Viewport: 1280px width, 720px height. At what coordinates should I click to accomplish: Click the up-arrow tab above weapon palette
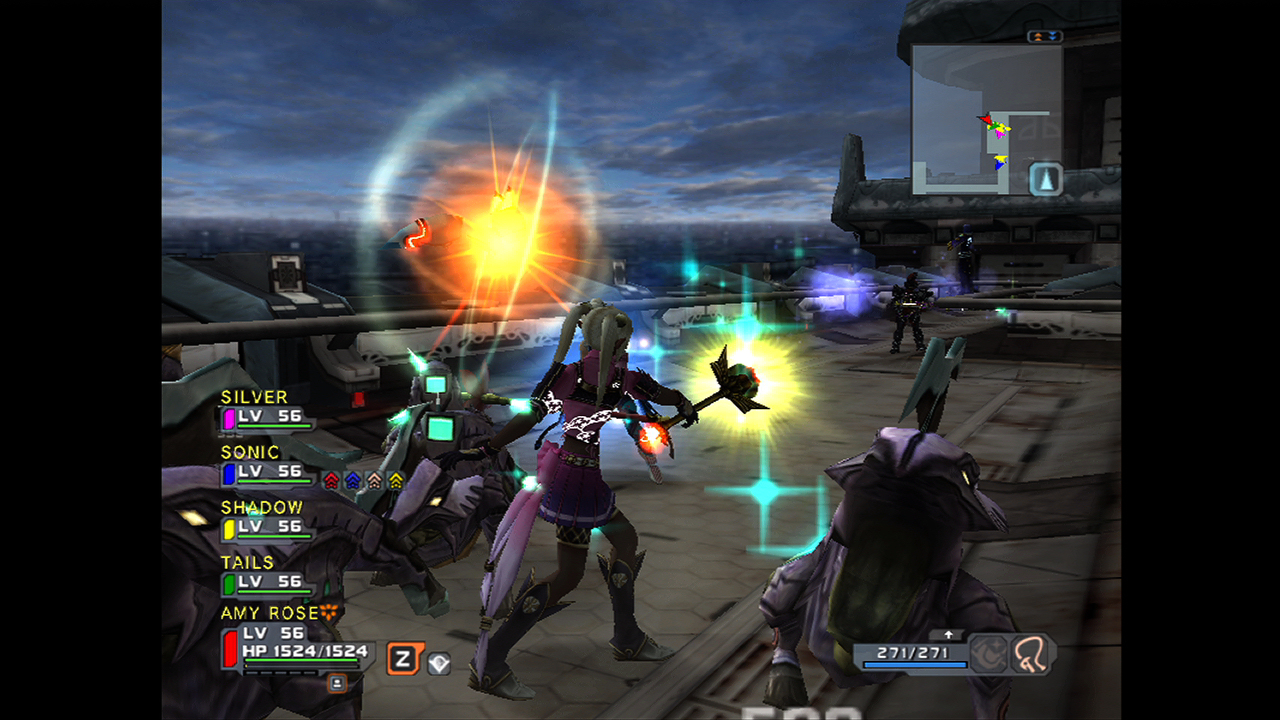[x=947, y=635]
